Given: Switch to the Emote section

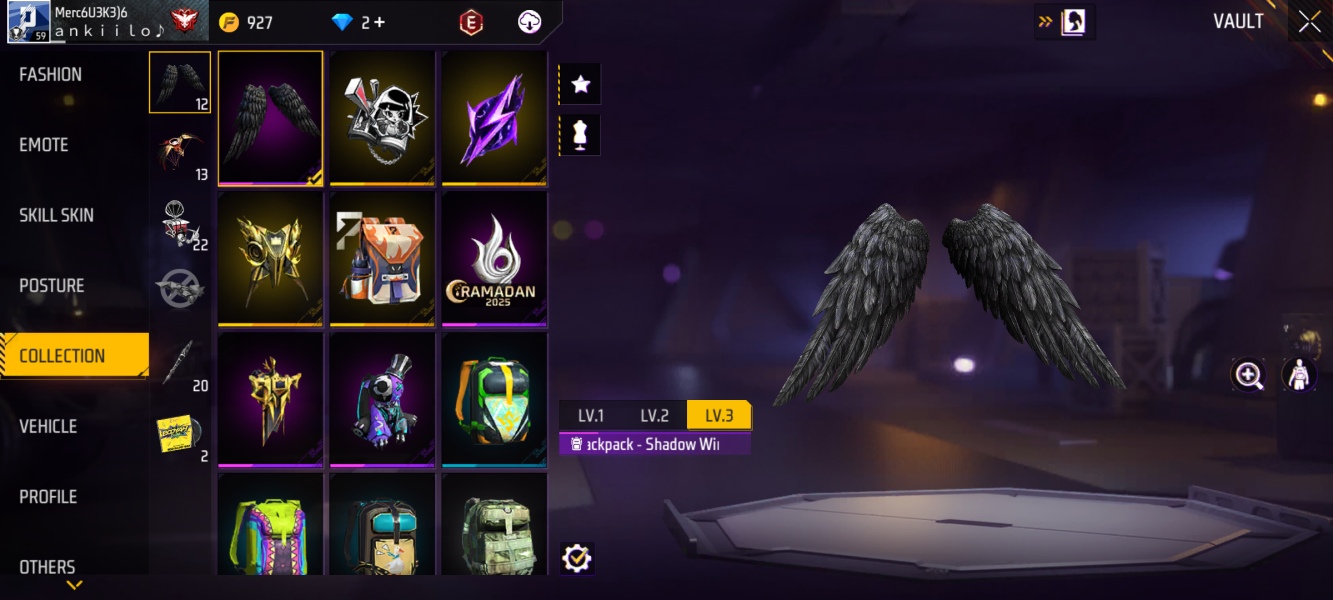Looking at the screenshot, I should tap(44, 145).
